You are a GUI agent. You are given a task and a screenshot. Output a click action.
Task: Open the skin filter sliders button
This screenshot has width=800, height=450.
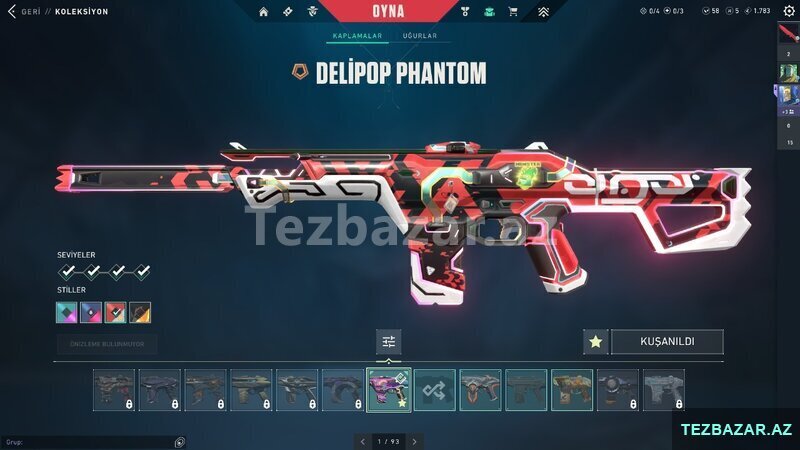click(x=389, y=342)
